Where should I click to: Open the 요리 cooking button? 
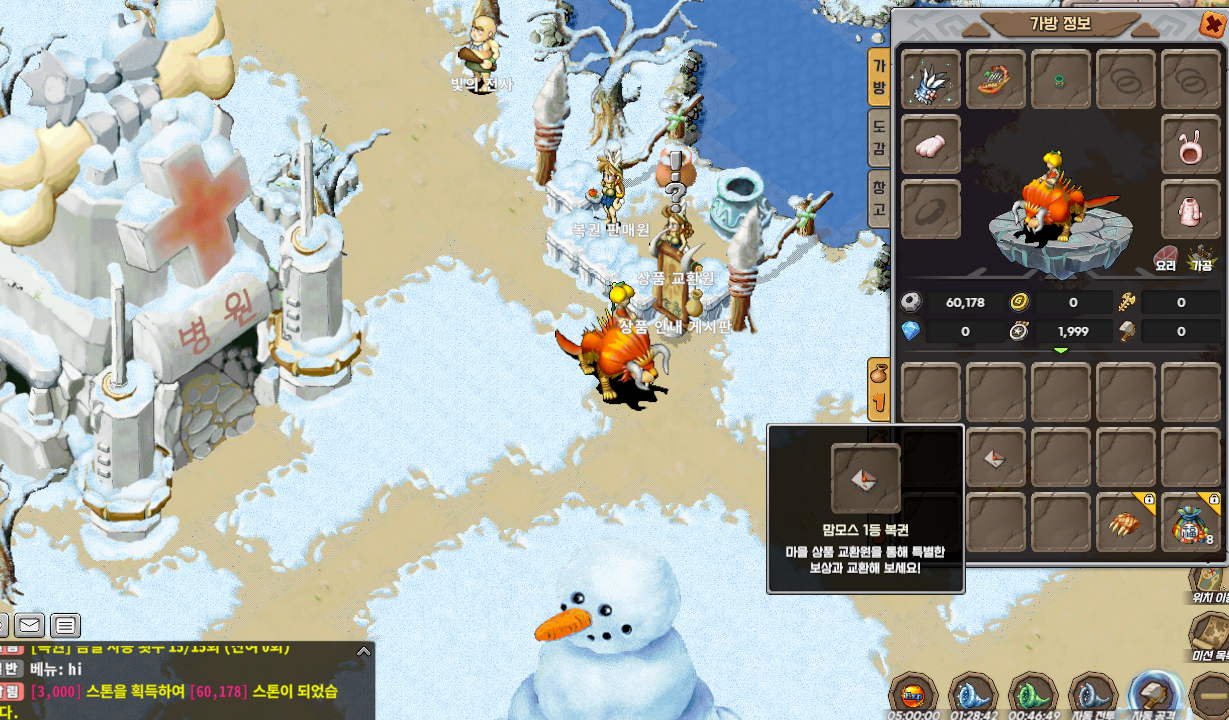[1166, 258]
